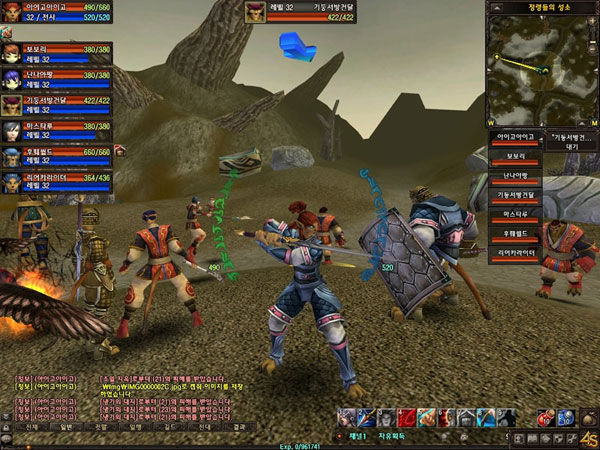
Task: Select party member 마스타루 portrait frame
Action: [x=12, y=131]
